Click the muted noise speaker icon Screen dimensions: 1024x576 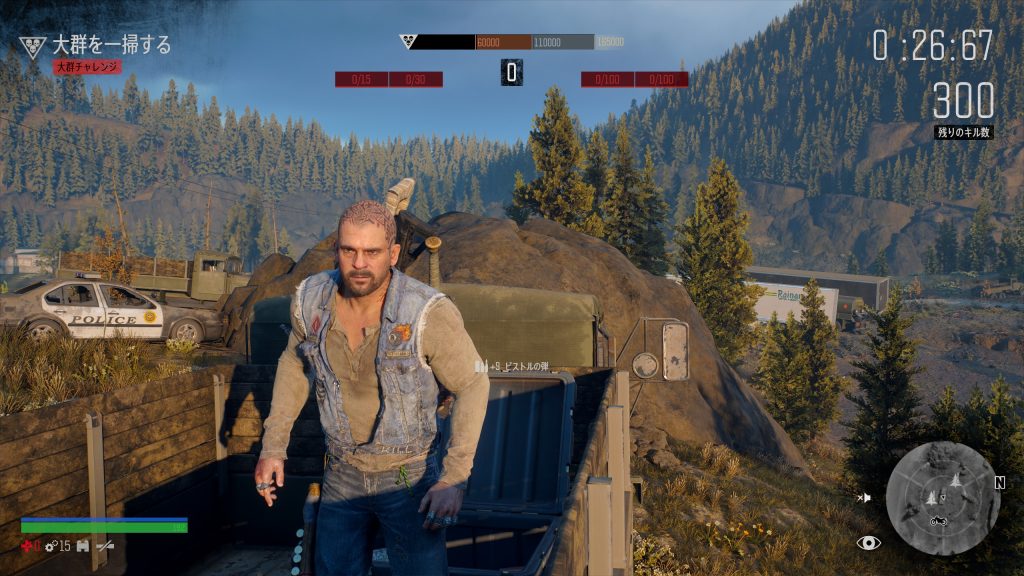[x=864, y=497]
